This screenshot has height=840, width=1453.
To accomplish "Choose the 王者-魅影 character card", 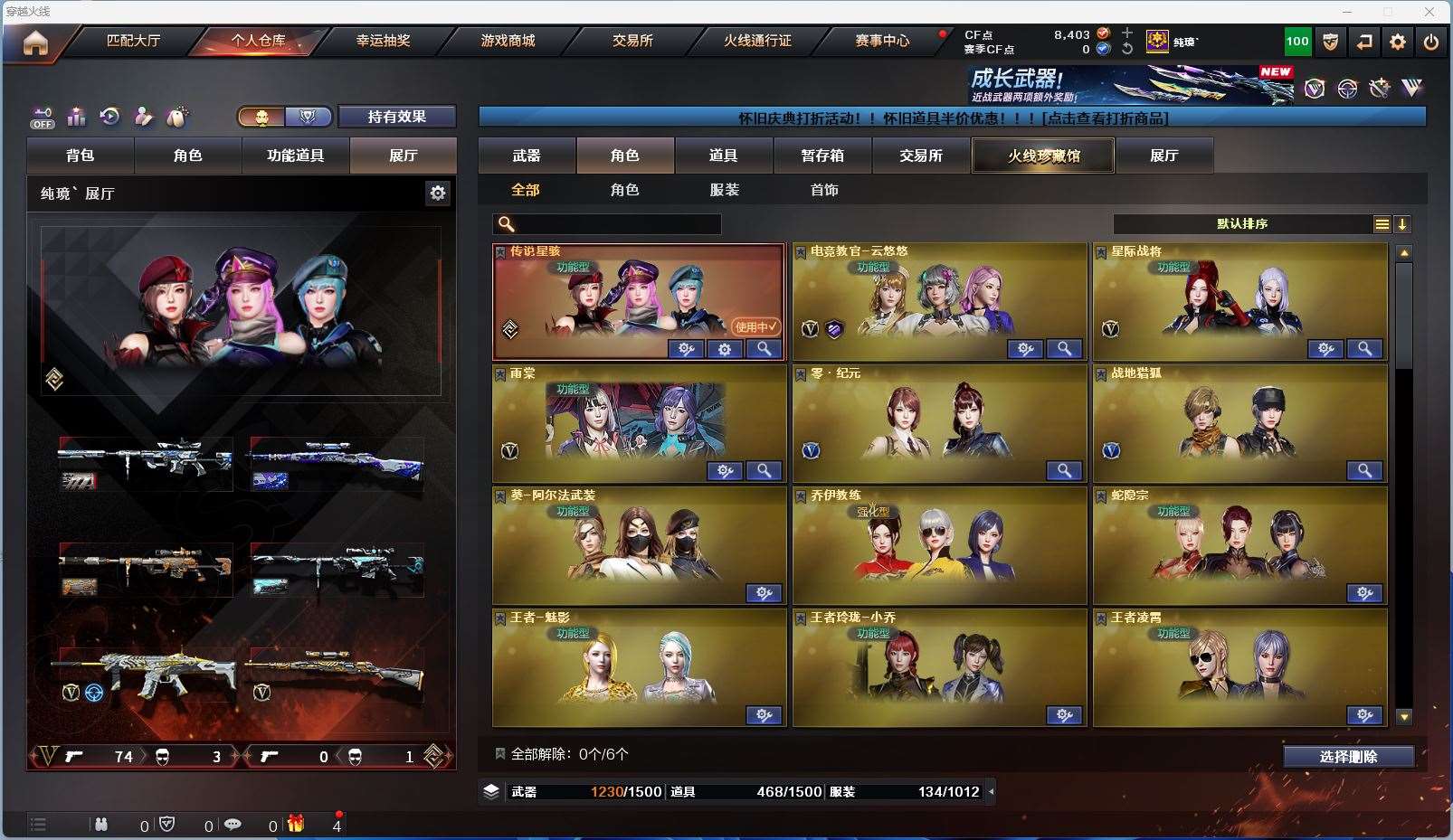I will 639,665.
